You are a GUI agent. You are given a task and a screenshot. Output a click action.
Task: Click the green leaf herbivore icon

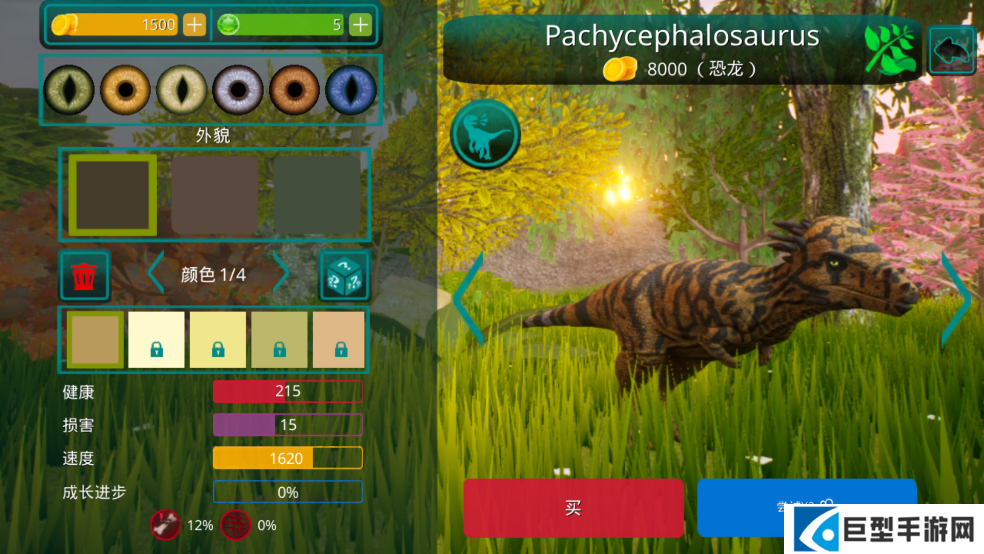[x=890, y=50]
